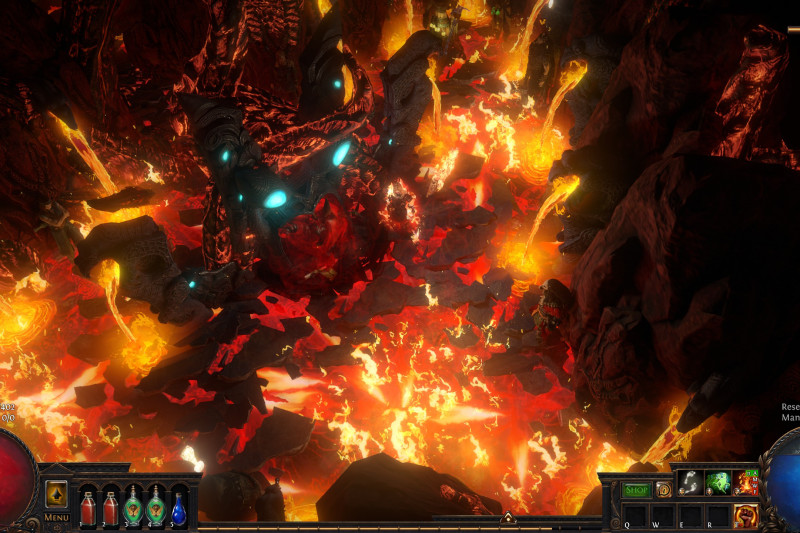
Task: Activate the red fist skill
Action: click(x=745, y=516)
